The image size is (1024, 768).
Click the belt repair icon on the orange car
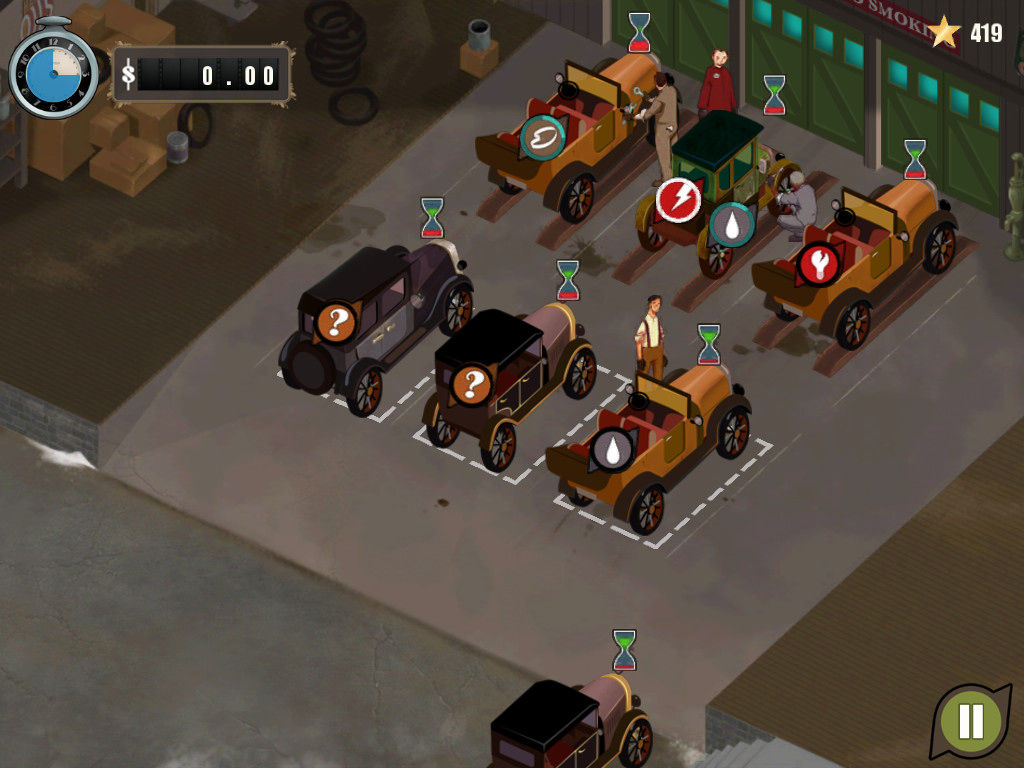[x=543, y=137]
